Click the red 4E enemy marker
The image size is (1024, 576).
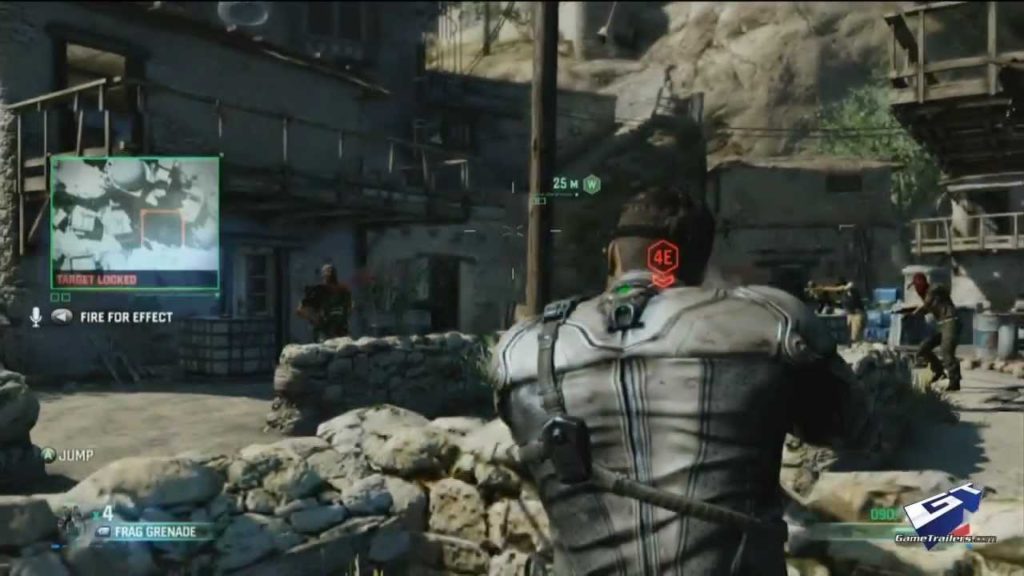pos(663,254)
